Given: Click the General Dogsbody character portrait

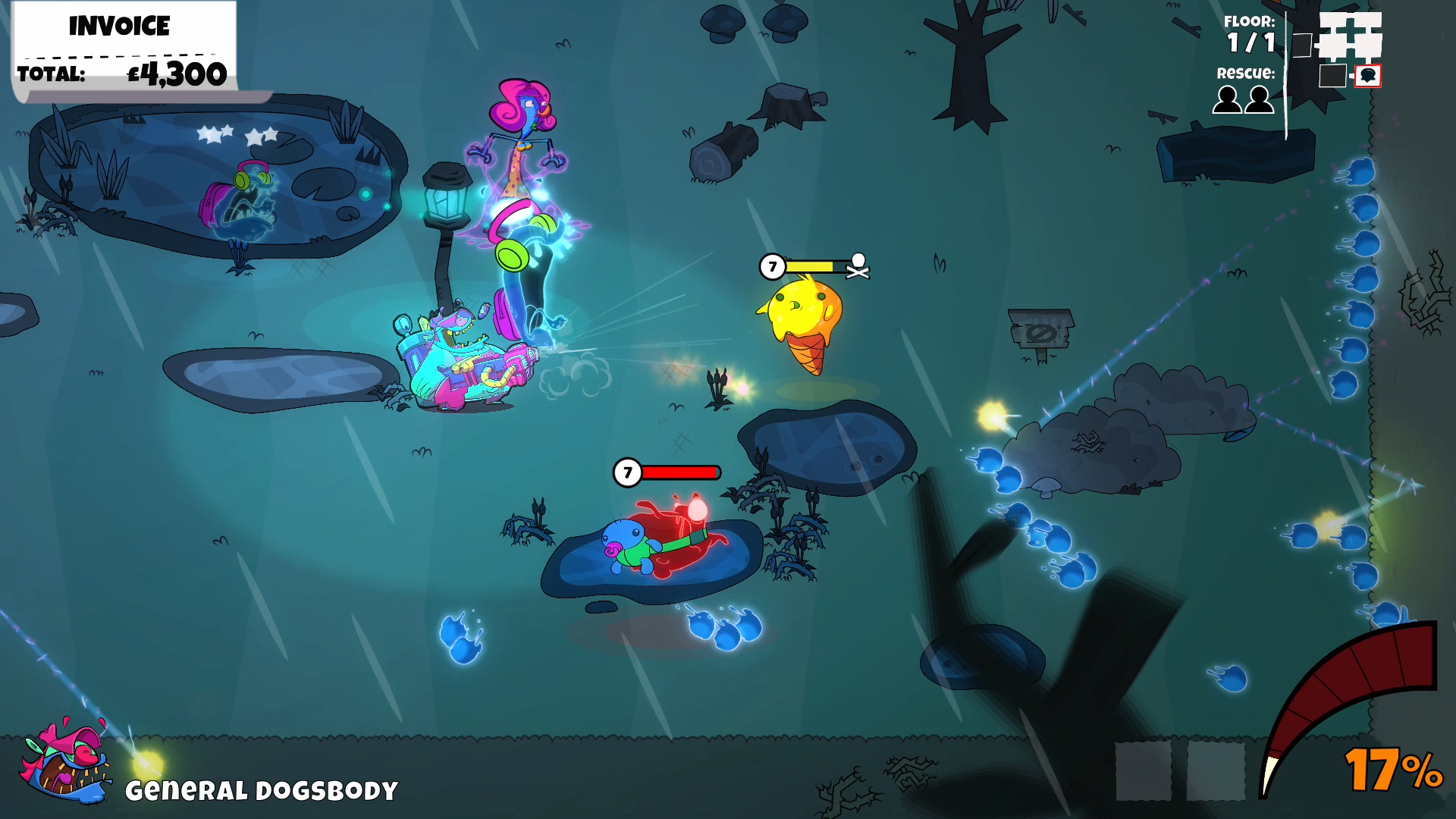Looking at the screenshot, I should click(67, 759).
